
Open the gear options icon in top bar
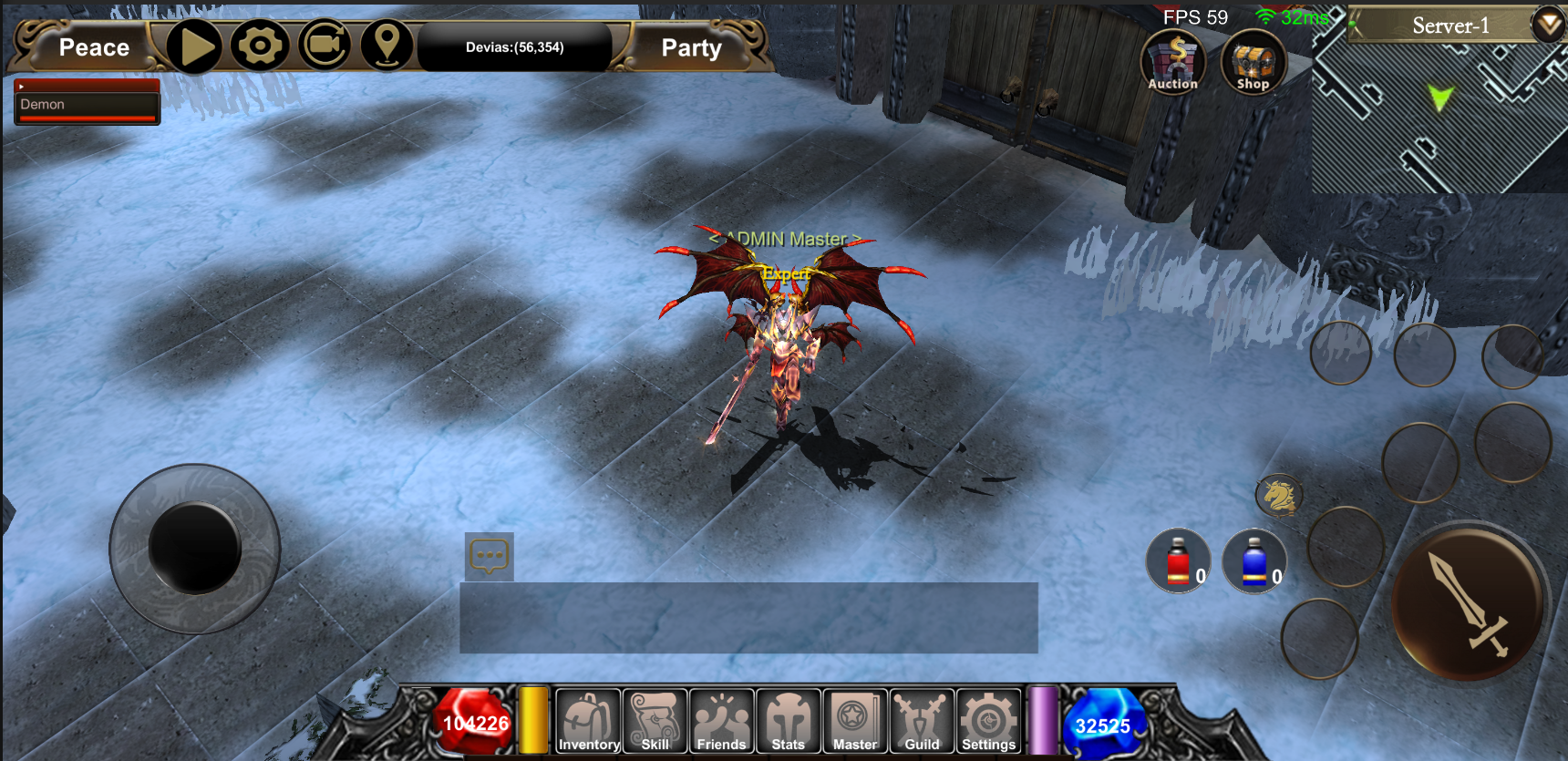pyautogui.click(x=260, y=46)
